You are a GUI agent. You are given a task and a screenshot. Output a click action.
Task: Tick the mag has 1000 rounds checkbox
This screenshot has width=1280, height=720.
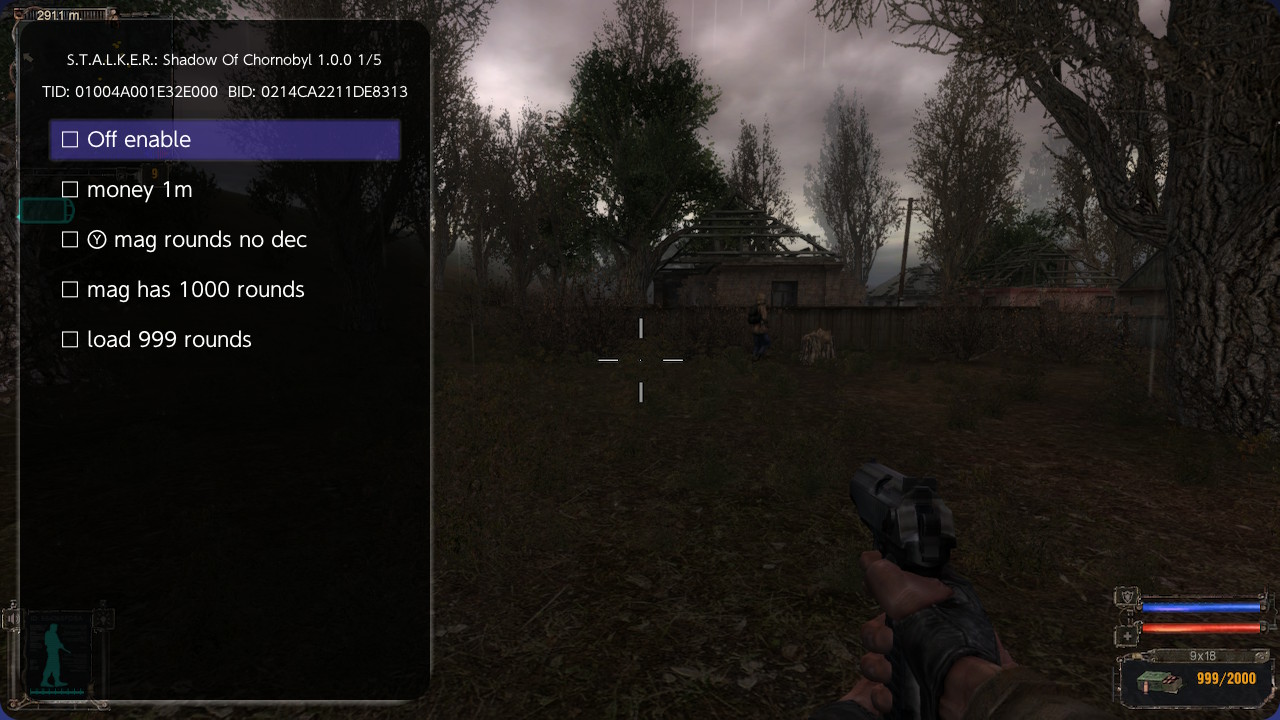(70, 289)
